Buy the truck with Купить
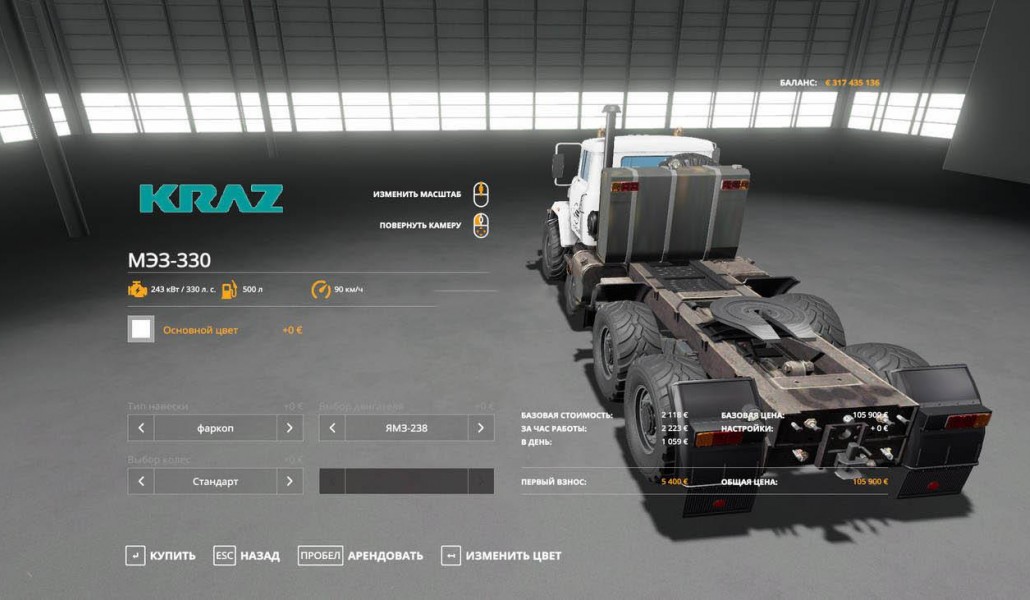This screenshot has width=1030, height=600. click(x=160, y=555)
